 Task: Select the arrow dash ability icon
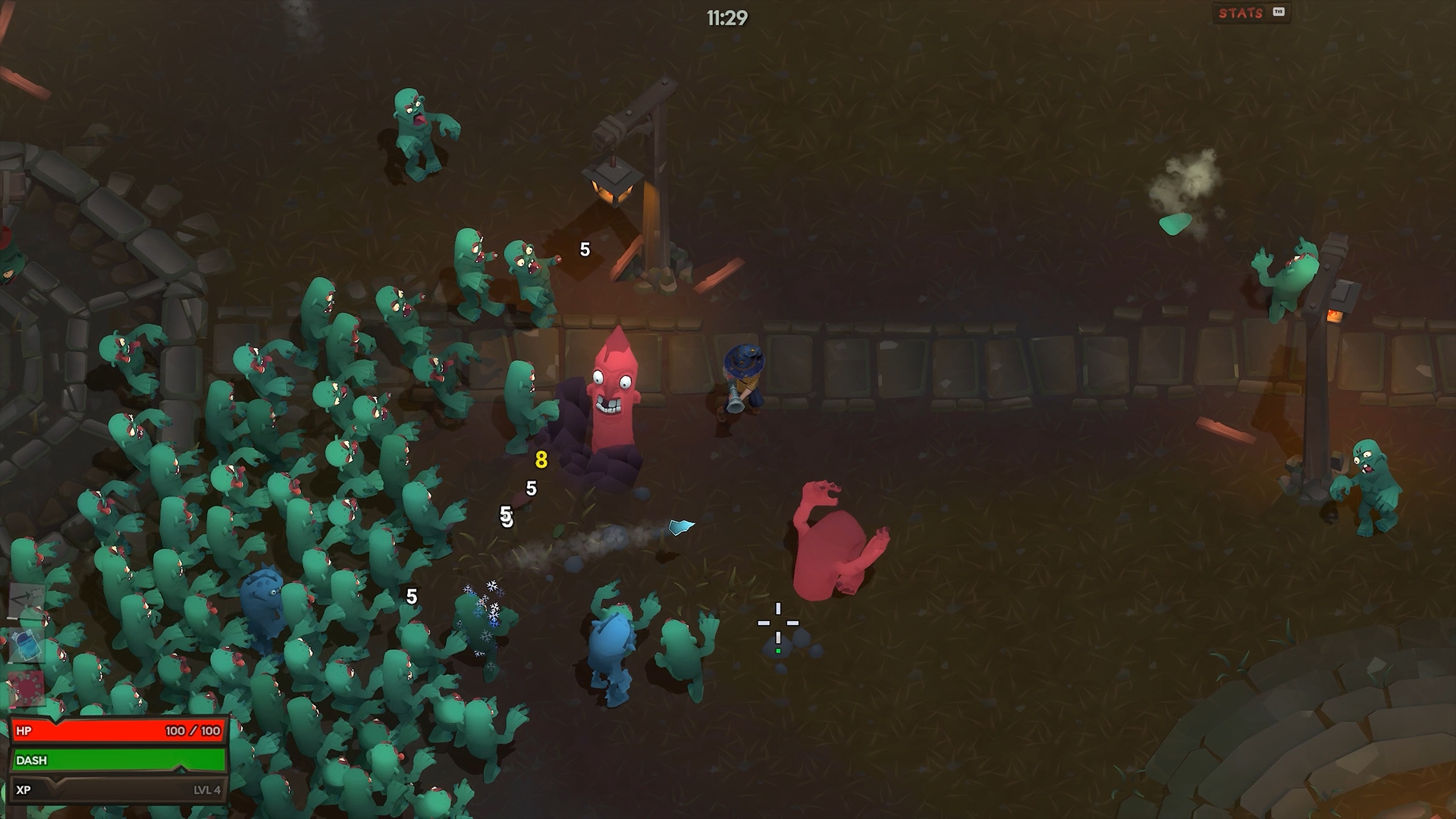27,601
